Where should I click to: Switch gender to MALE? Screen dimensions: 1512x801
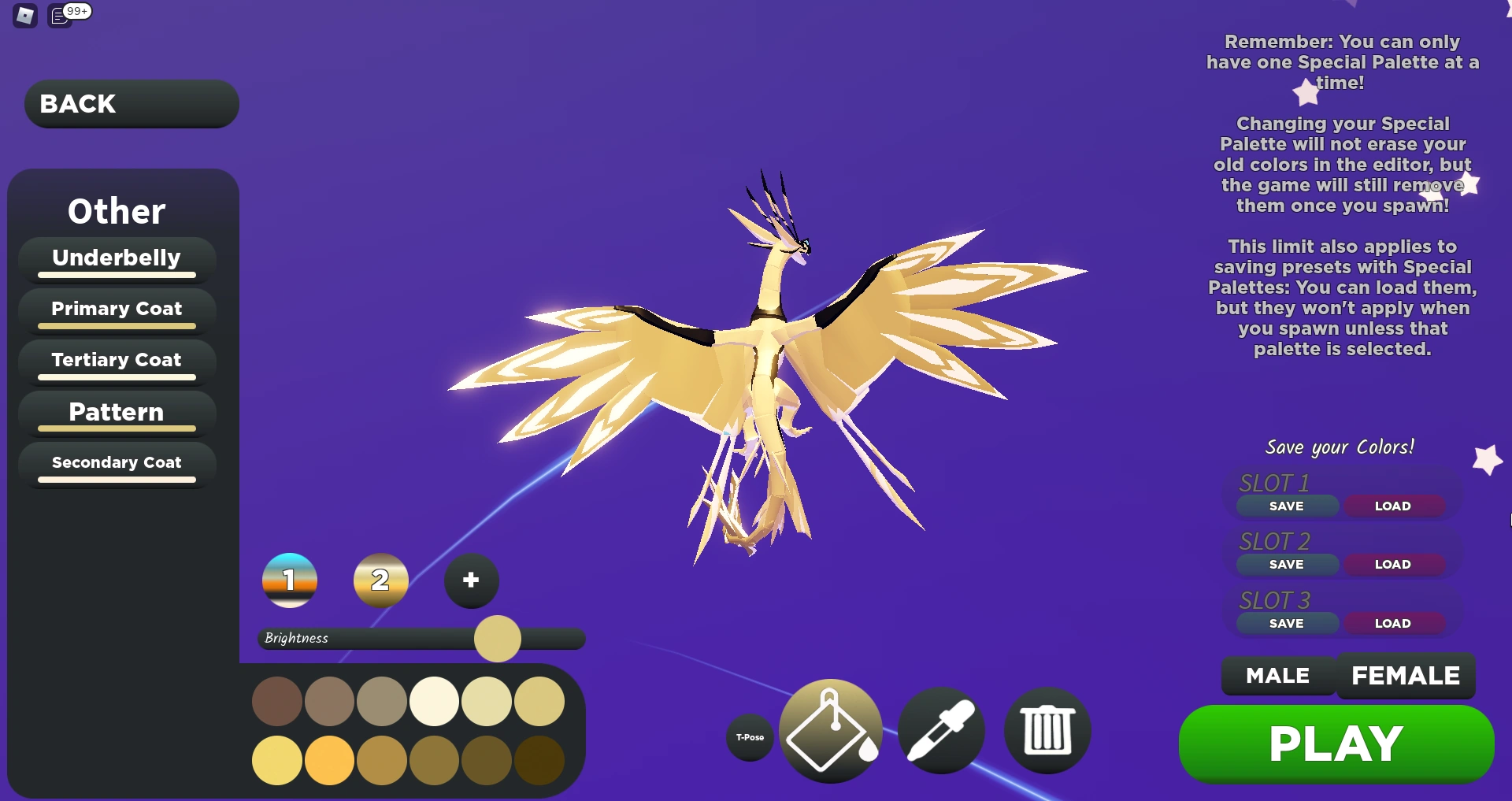point(1277,675)
